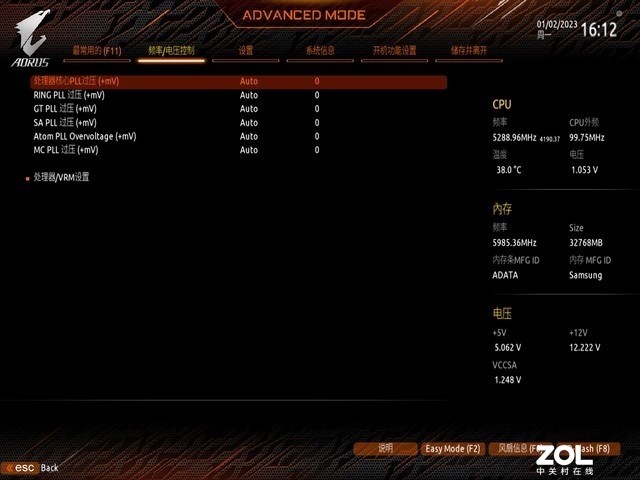
Task: Click the 说明 help button
Action: [x=385, y=449]
